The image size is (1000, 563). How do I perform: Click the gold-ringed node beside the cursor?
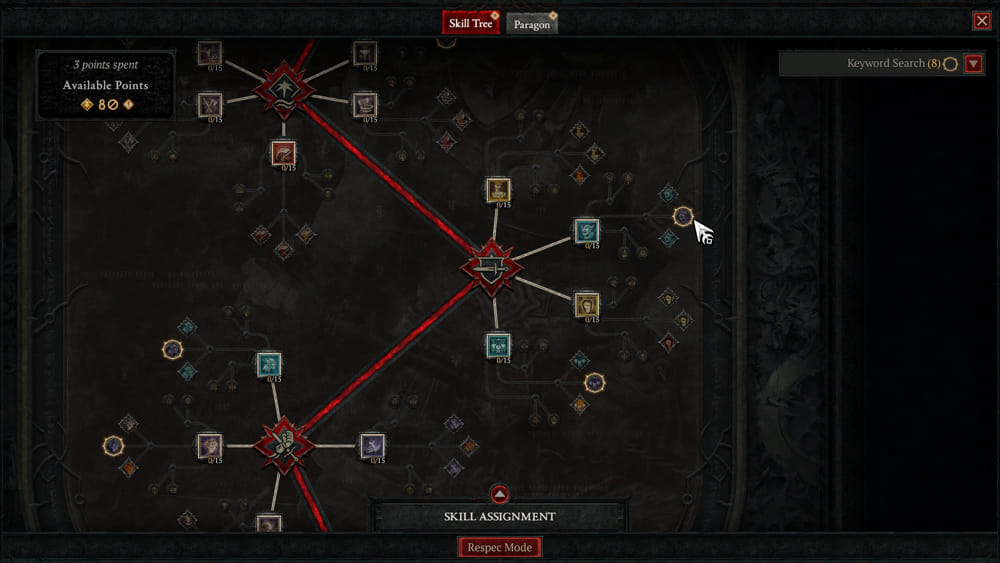pos(683,216)
